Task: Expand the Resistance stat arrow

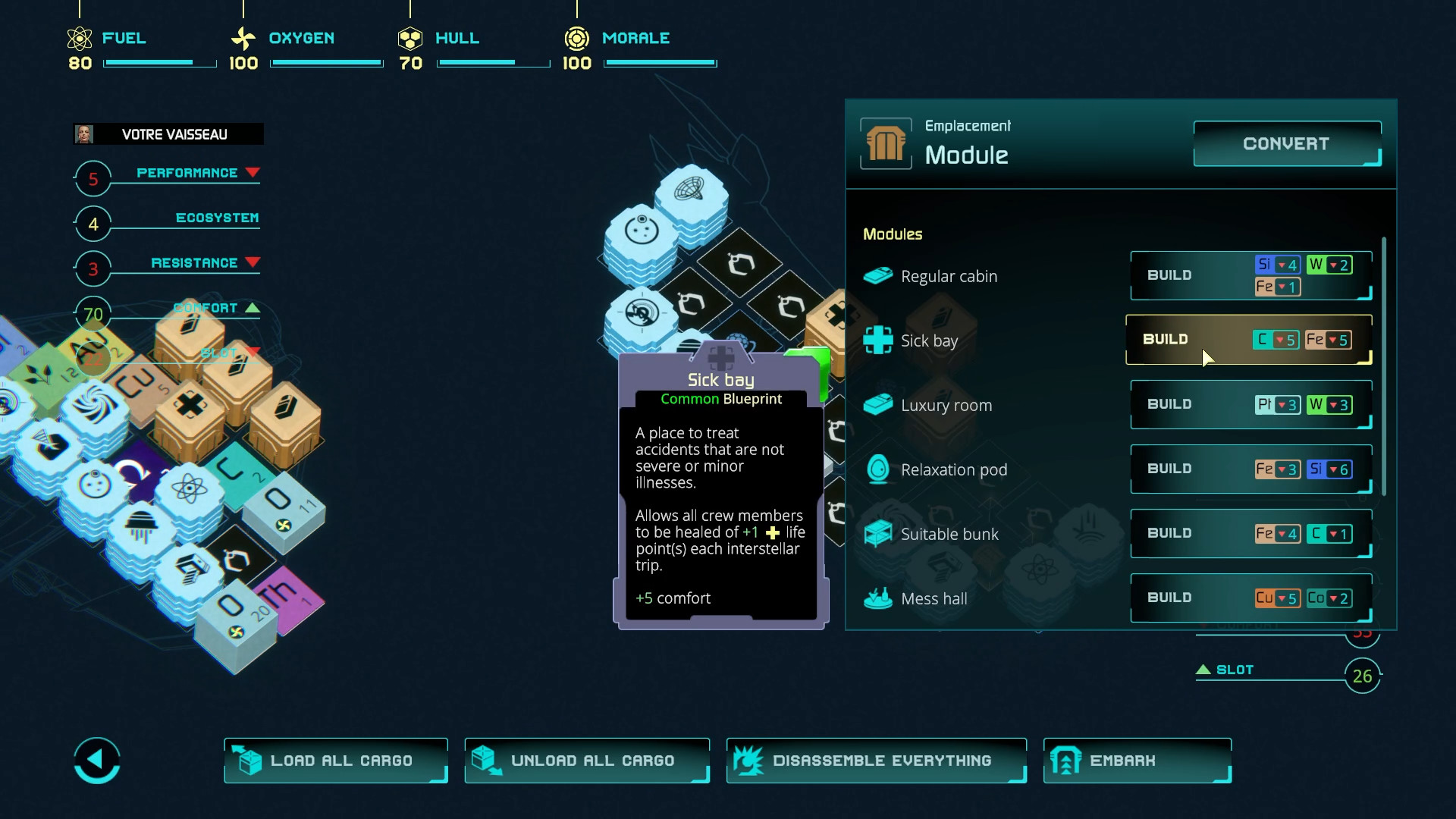Action: pos(253,262)
